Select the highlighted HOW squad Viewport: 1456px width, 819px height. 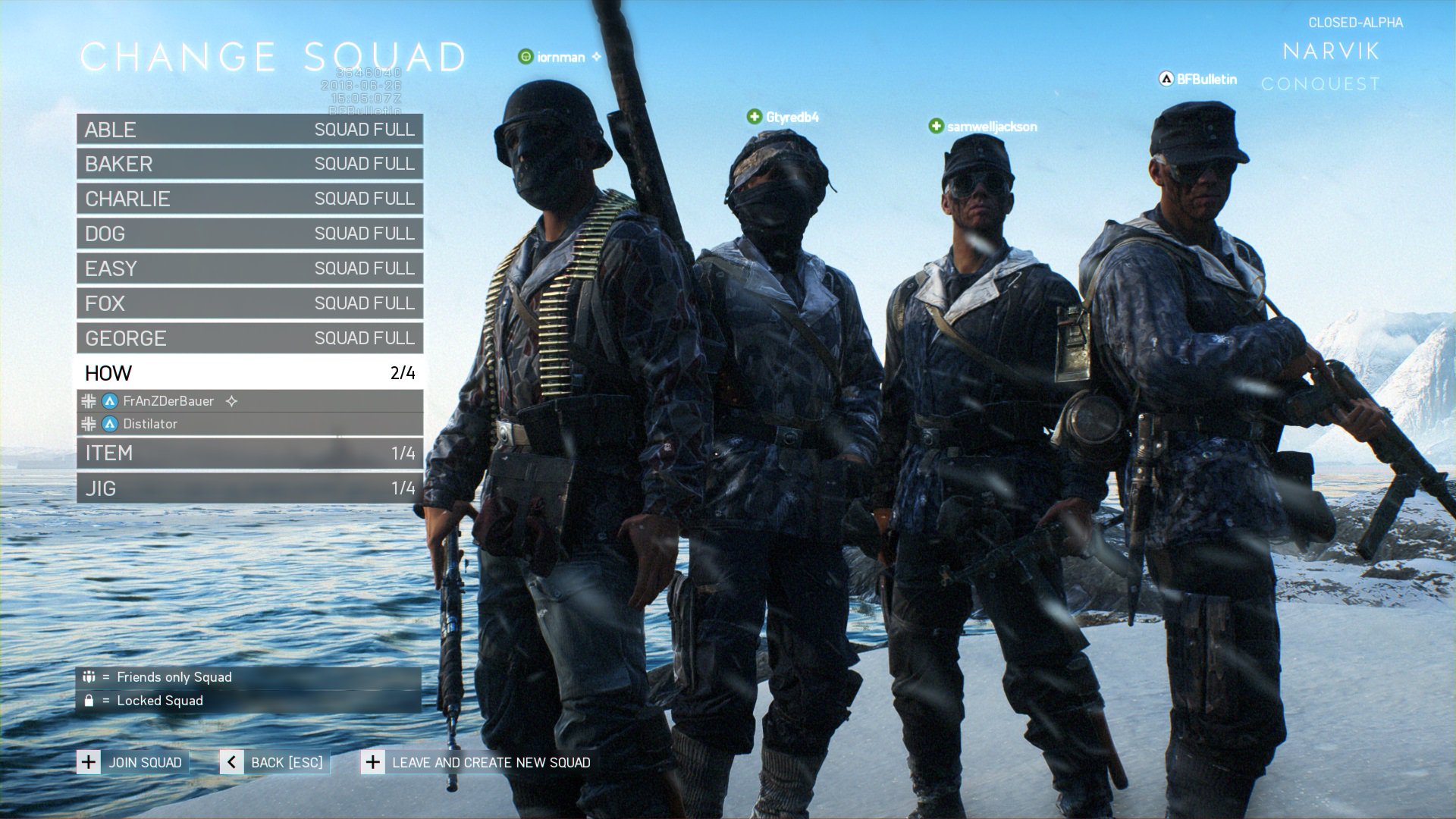[249, 373]
